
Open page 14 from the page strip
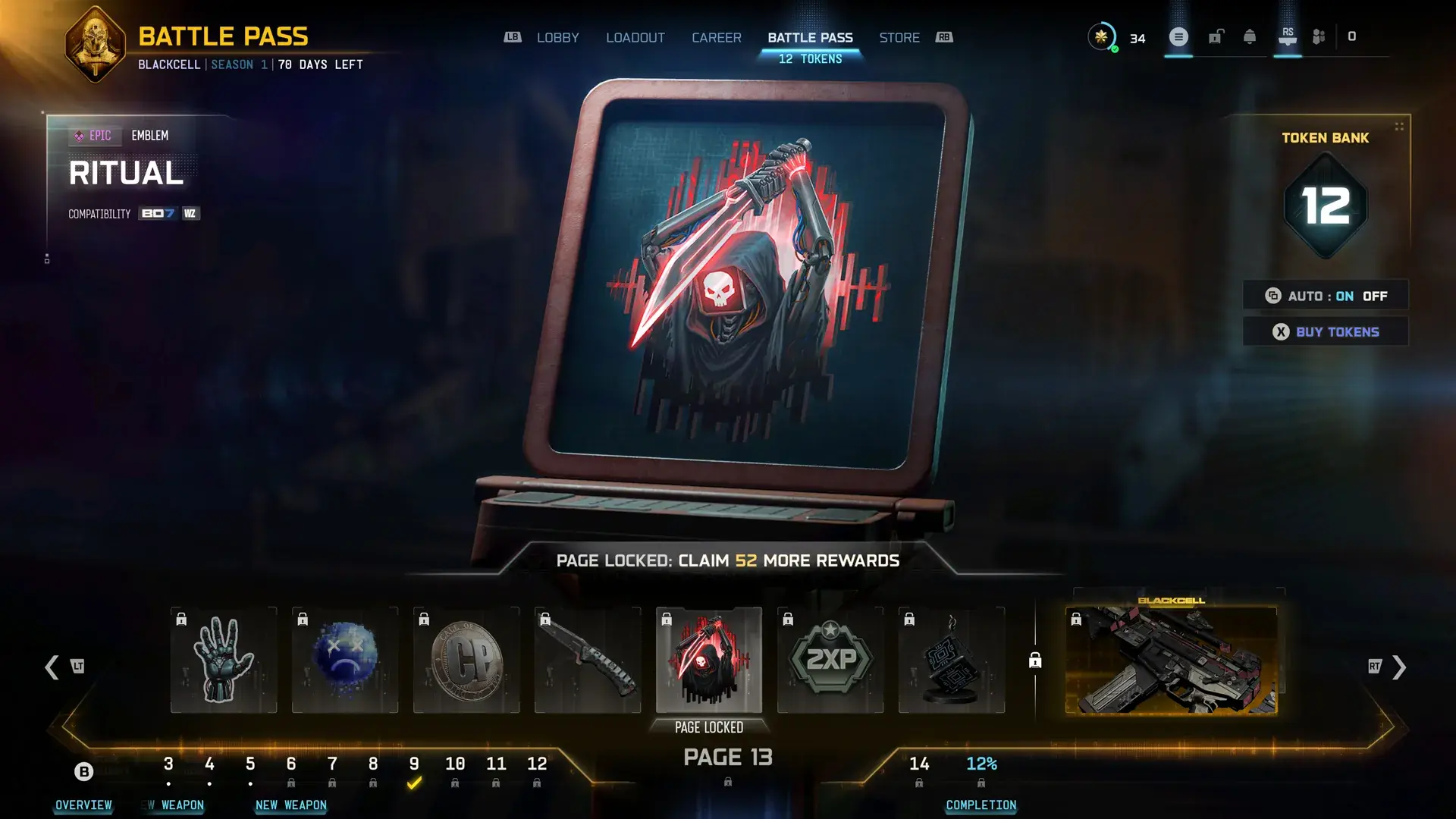tap(920, 764)
